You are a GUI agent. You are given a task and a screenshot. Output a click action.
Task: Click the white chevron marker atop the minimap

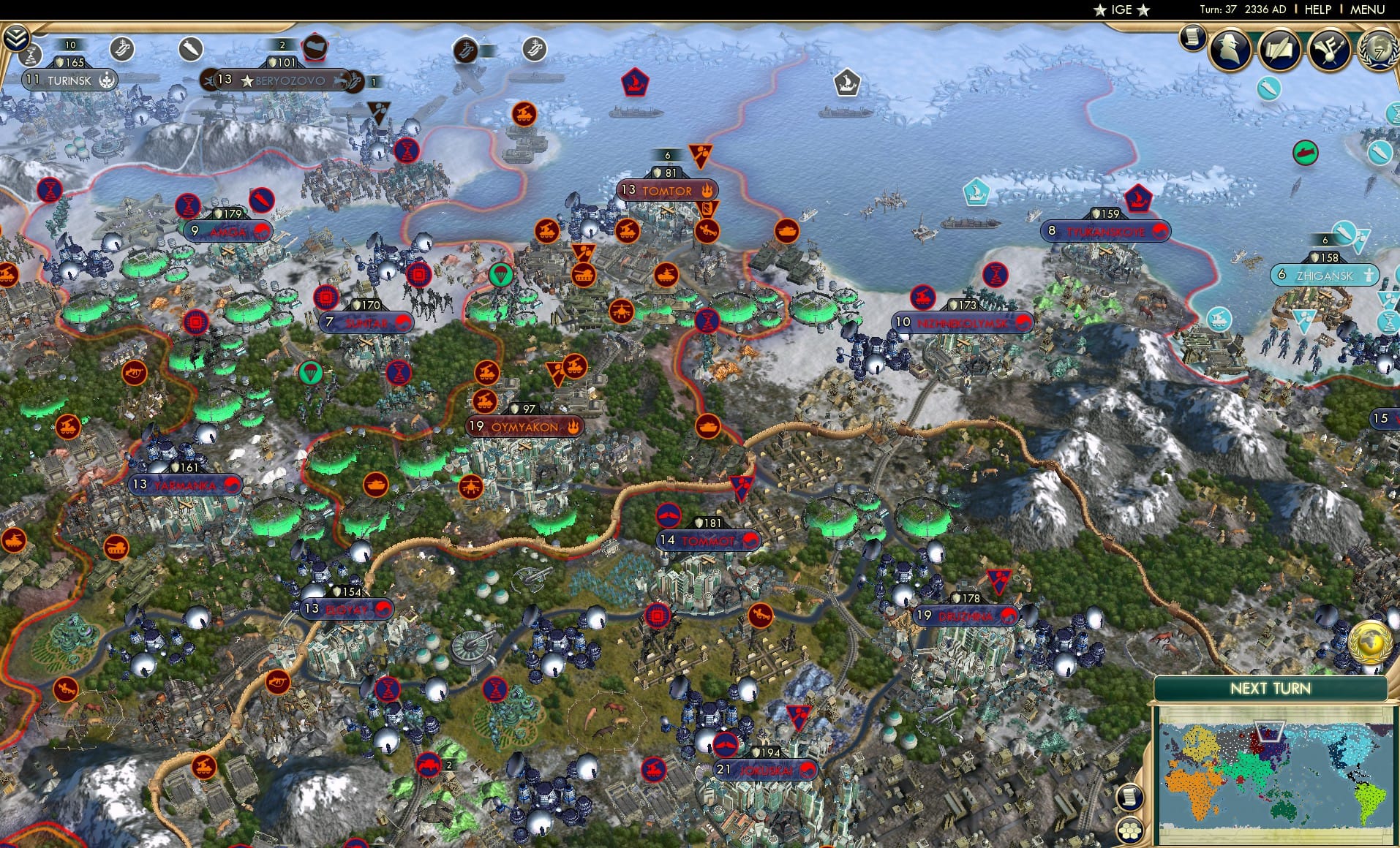tap(1269, 731)
